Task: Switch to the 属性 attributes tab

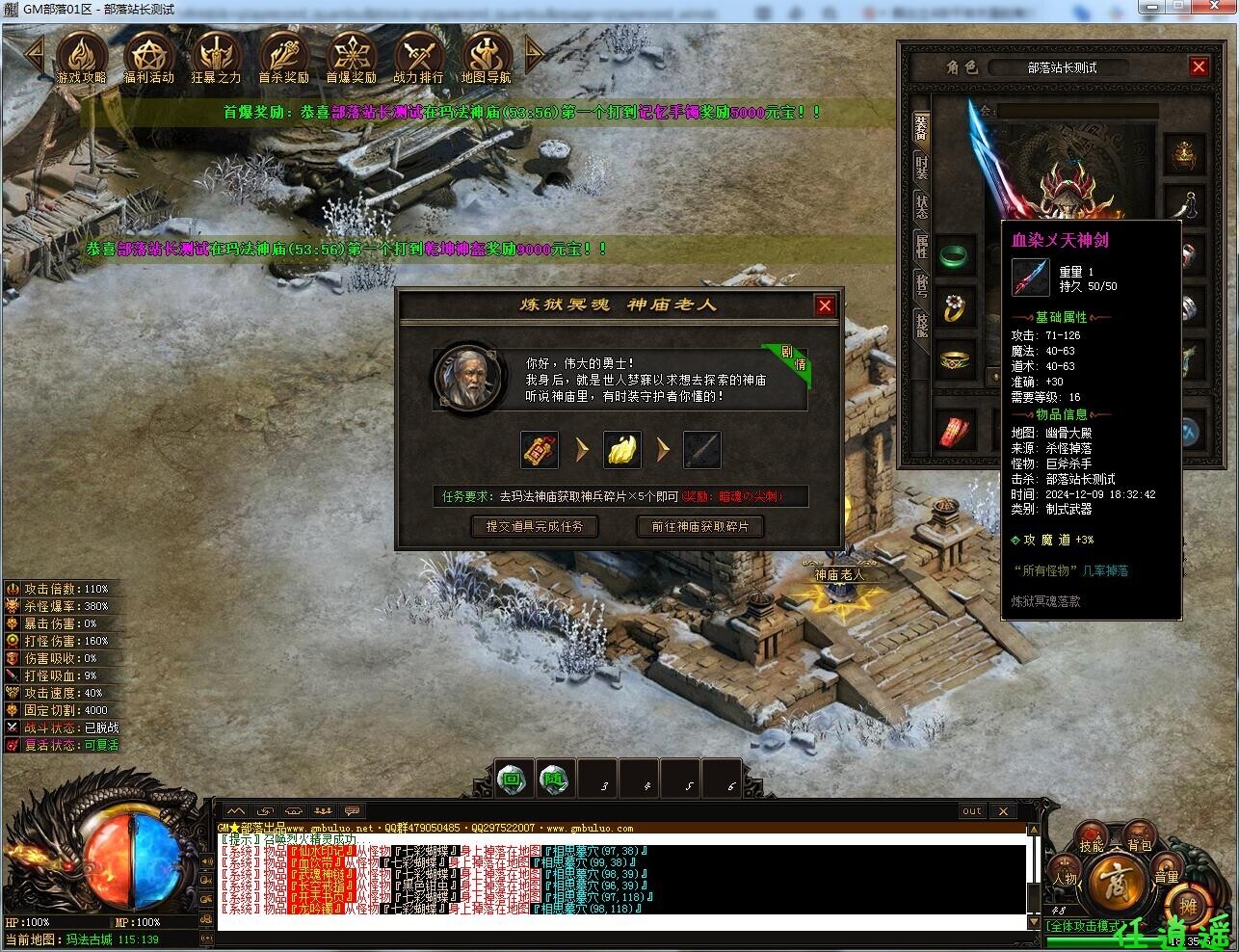Action: (921, 246)
